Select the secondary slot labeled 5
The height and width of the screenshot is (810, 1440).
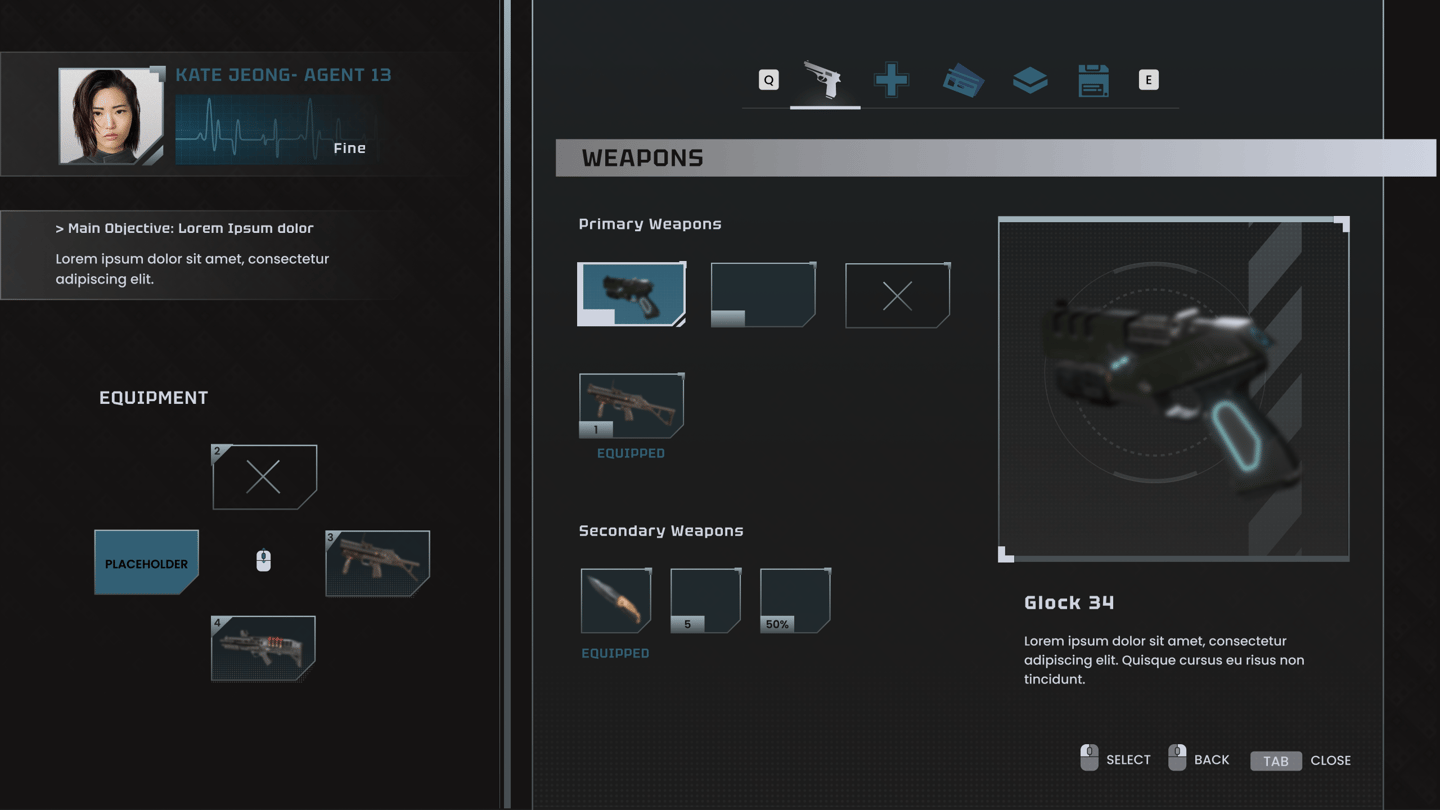pyautogui.click(x=705, y=600)
